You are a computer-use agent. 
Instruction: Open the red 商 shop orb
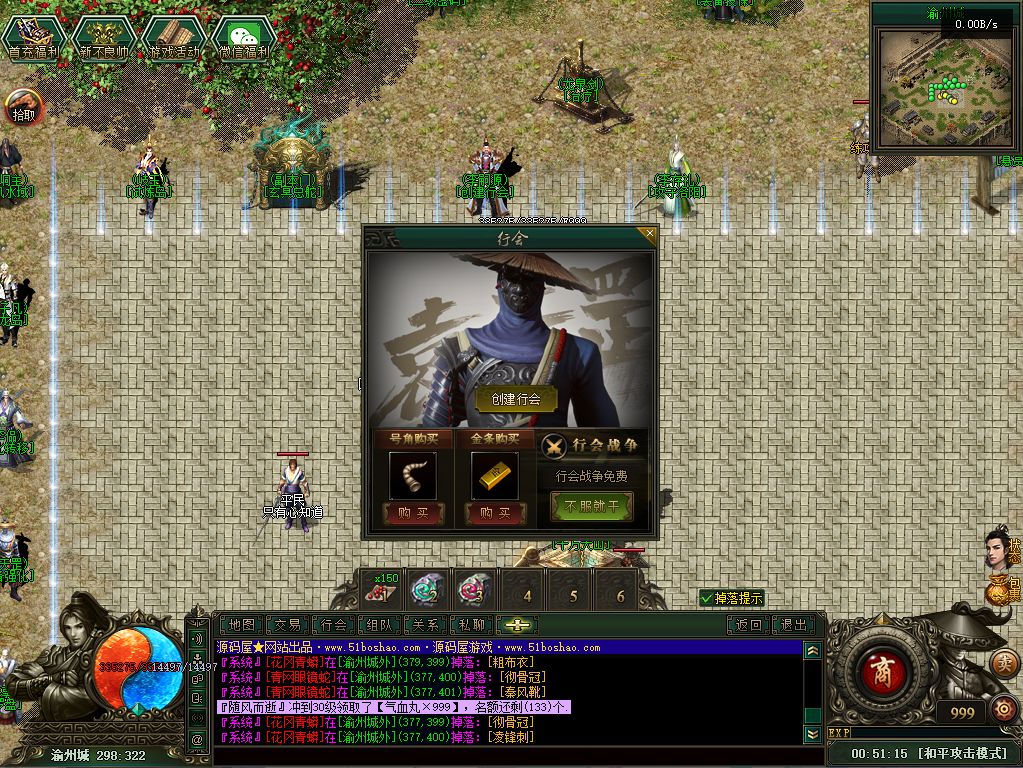pos(881,669)
